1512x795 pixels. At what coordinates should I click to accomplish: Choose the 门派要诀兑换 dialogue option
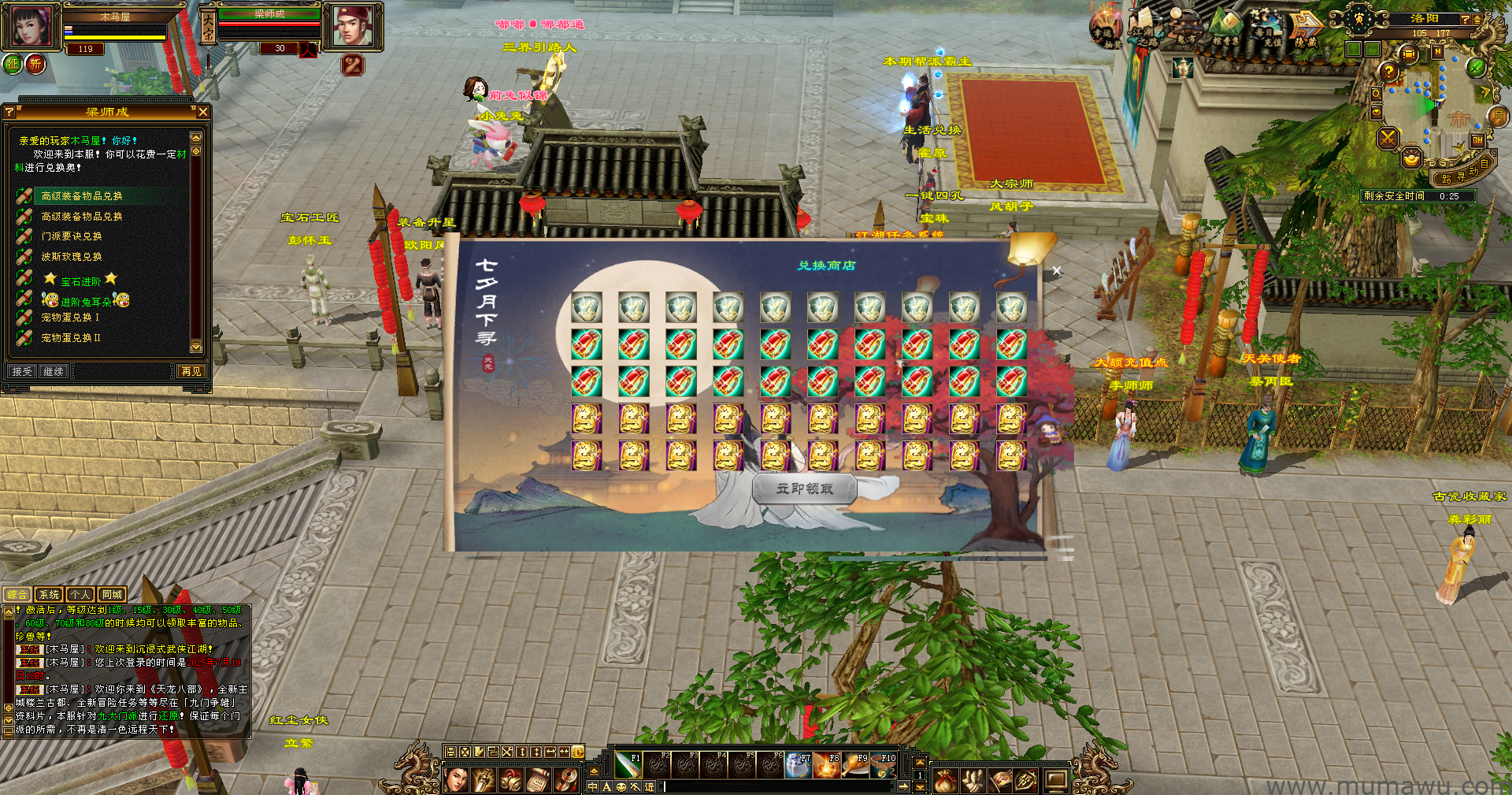[72, 236]
